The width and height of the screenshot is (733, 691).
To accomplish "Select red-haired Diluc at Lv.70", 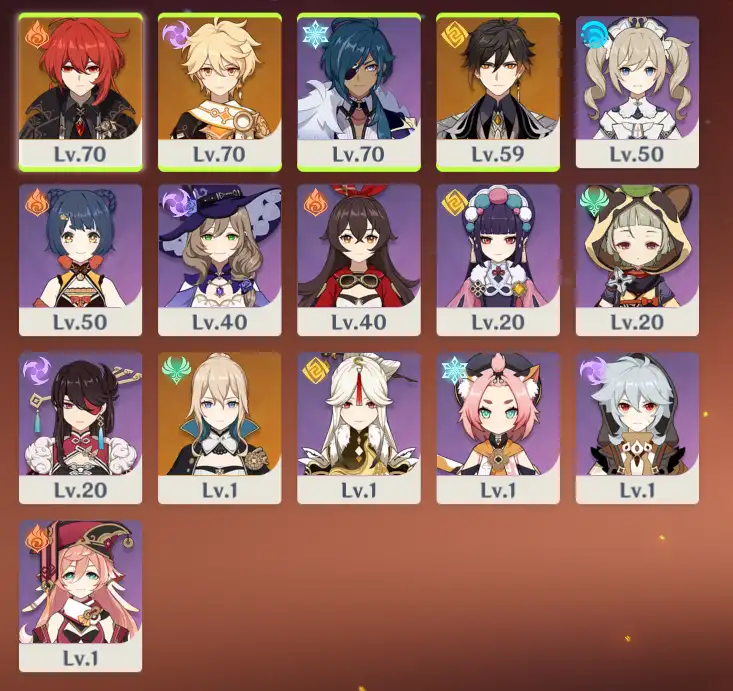I will 80,90.
